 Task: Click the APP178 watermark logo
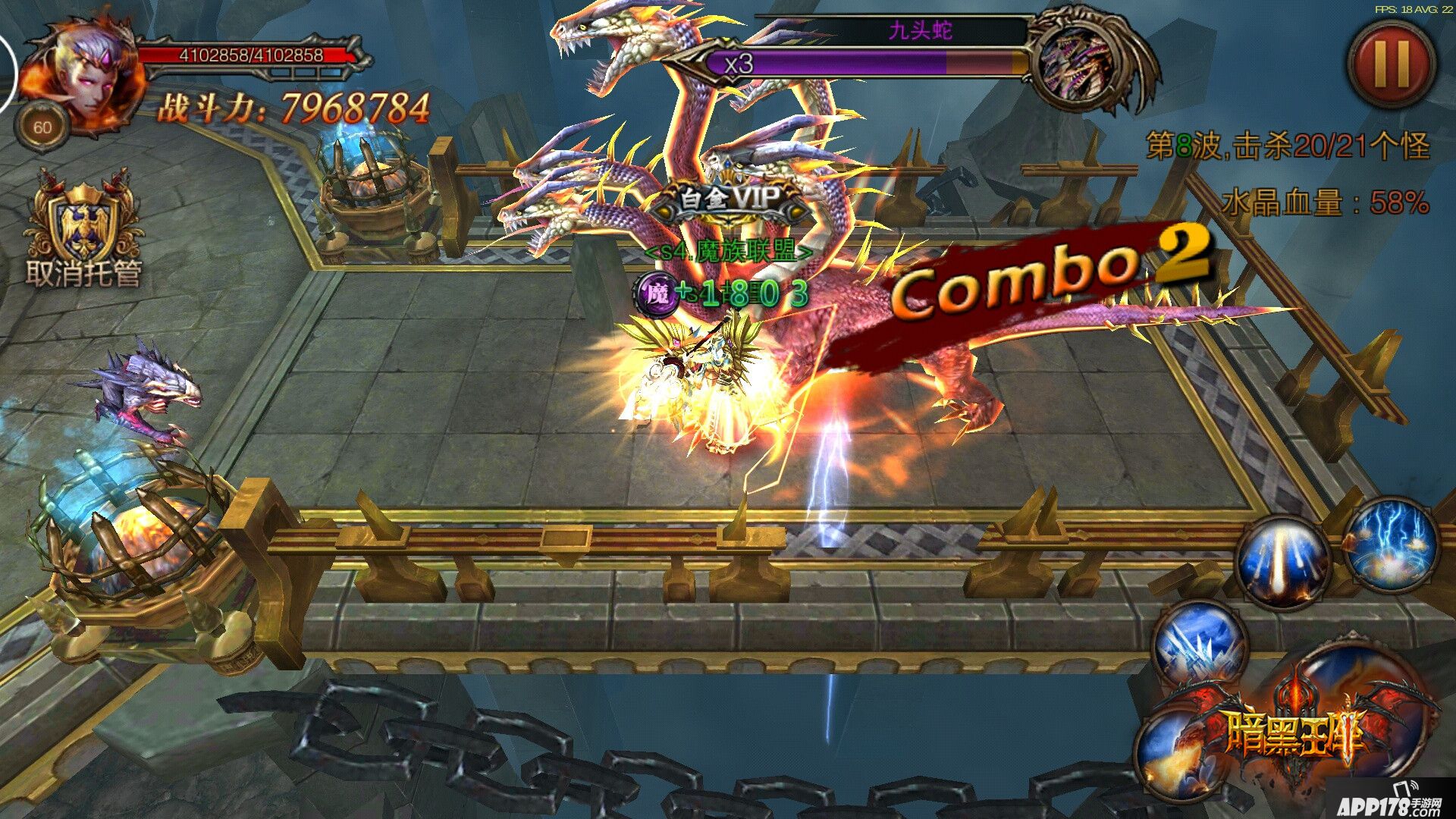tap(1389, 804)
